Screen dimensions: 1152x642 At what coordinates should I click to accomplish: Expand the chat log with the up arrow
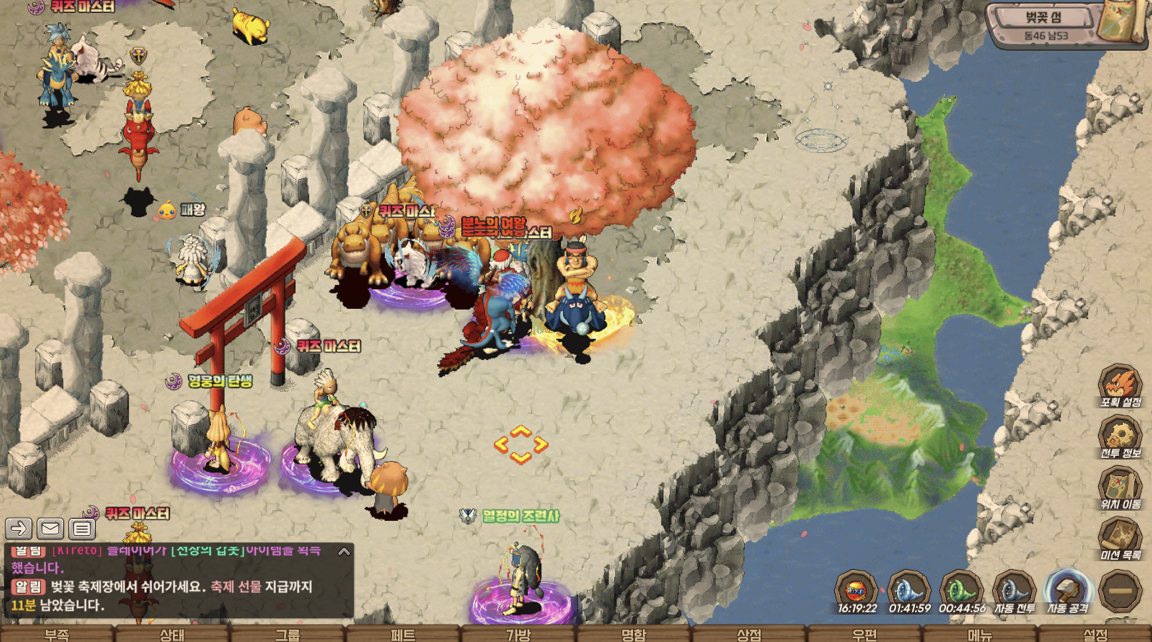[343, 551]
